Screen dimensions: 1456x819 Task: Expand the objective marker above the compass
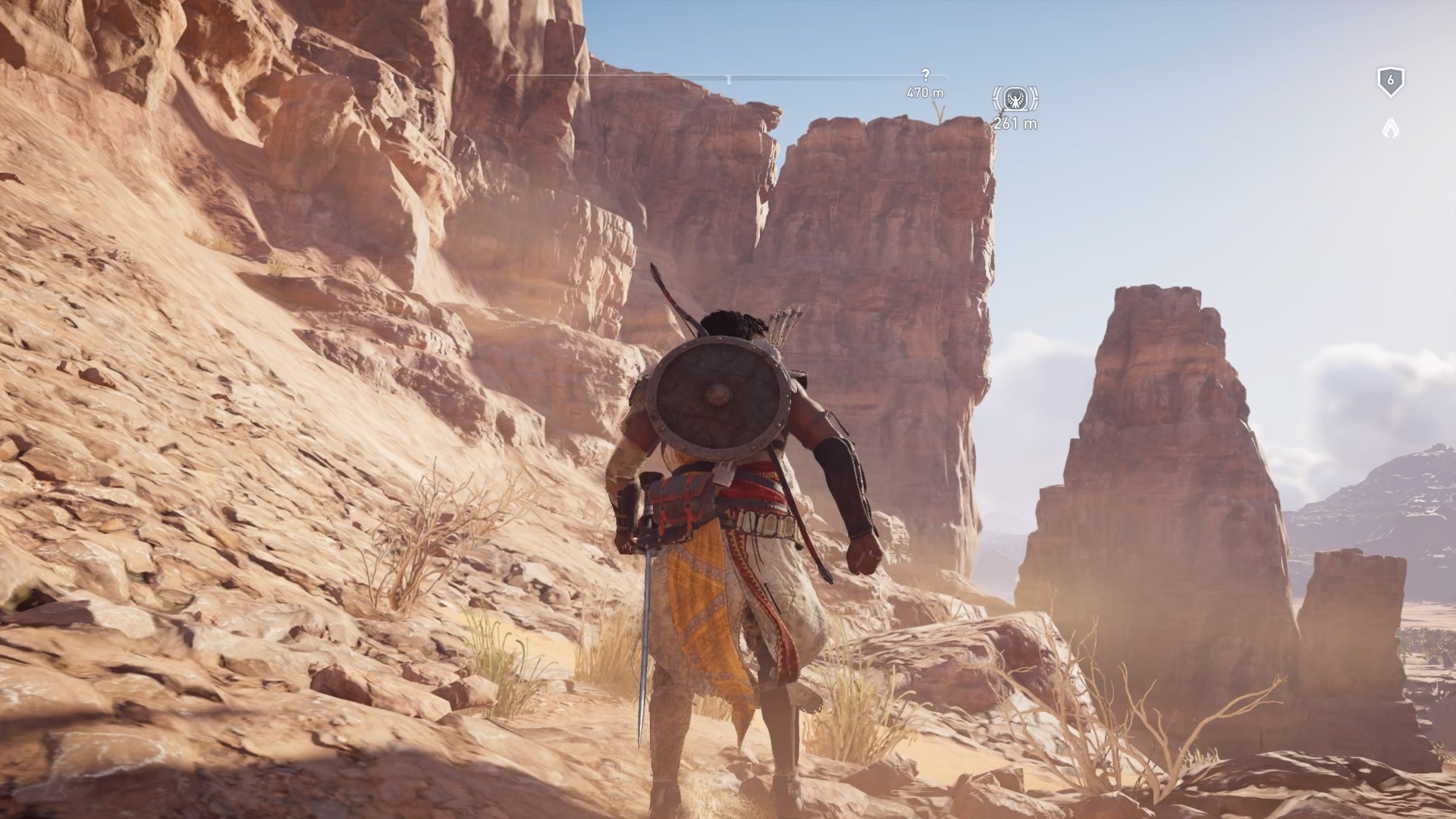(925, 74)
